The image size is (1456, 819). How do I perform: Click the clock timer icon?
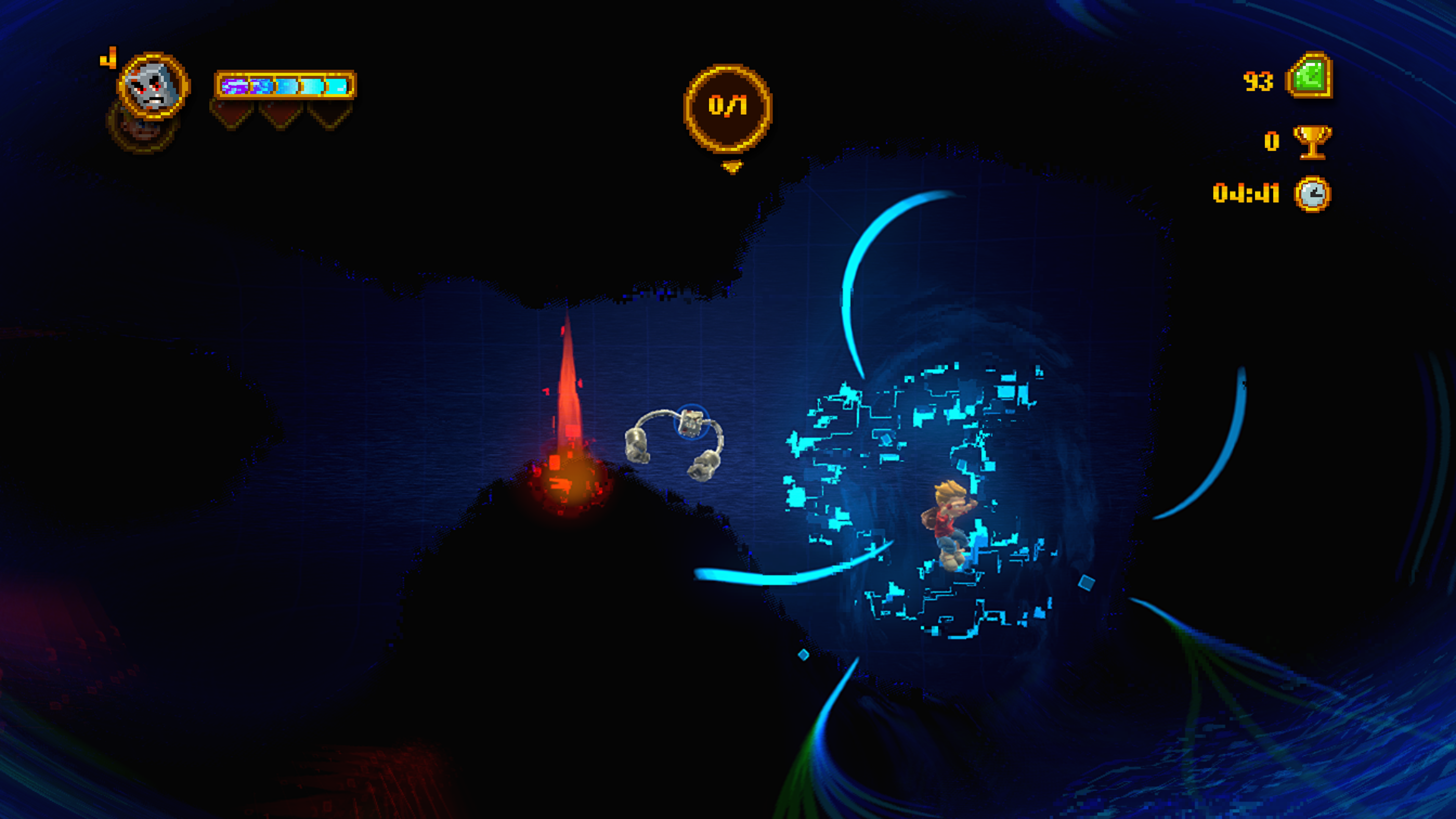point(1312,194)
